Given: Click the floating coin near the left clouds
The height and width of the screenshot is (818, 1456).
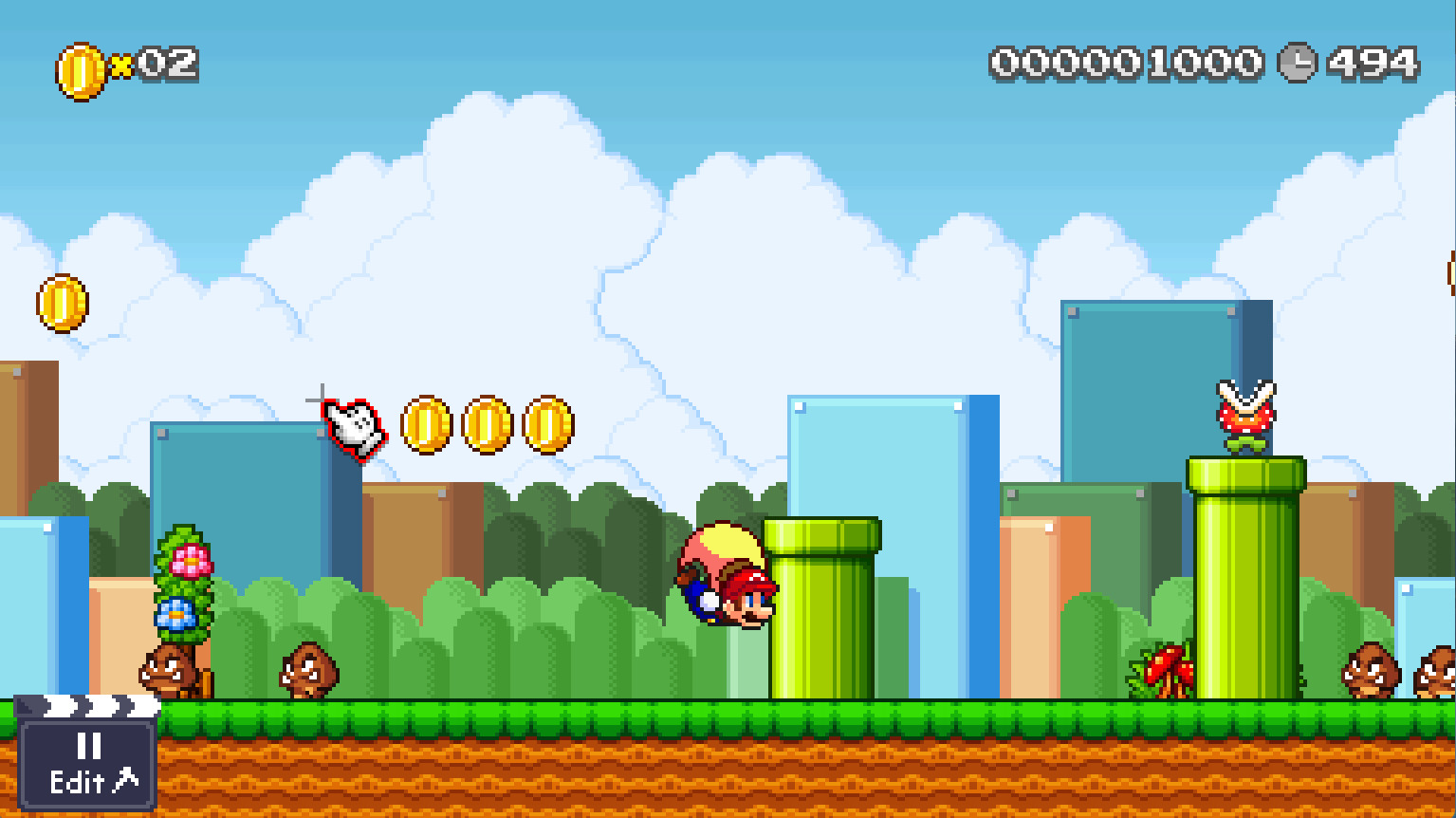Looking at the screenshot, I should (61, 304).
